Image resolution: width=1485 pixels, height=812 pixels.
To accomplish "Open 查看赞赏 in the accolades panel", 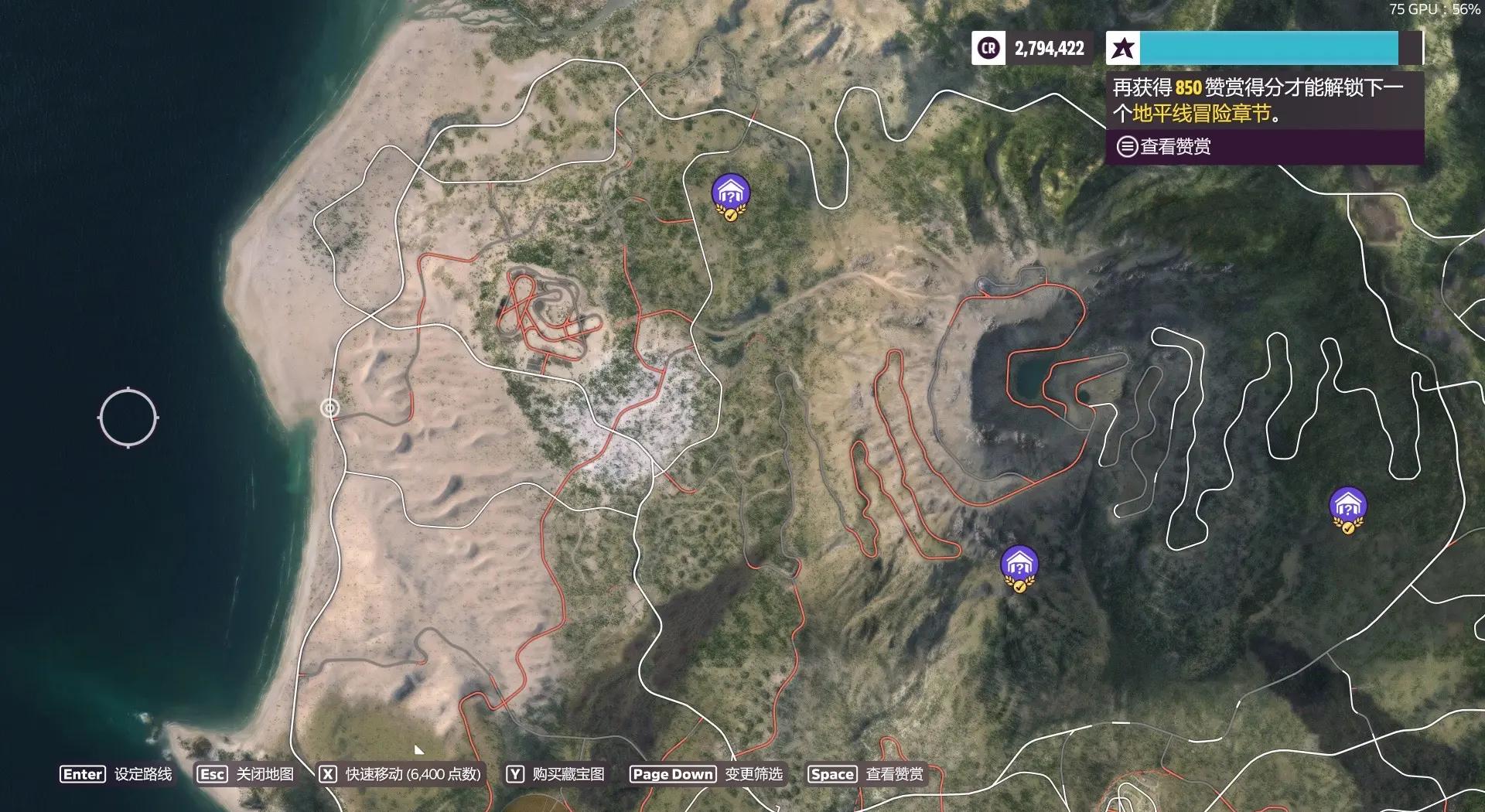I will pyautogui.click(x=1164, y=146).
